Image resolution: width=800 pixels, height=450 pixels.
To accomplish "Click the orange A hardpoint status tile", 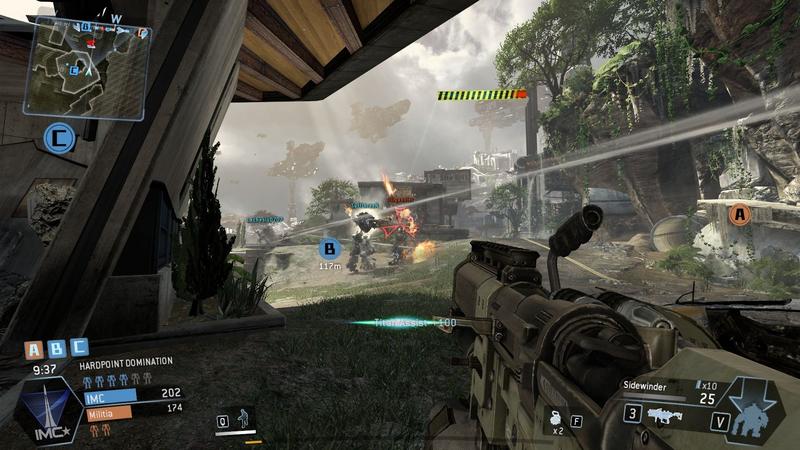I will point(34,349).
